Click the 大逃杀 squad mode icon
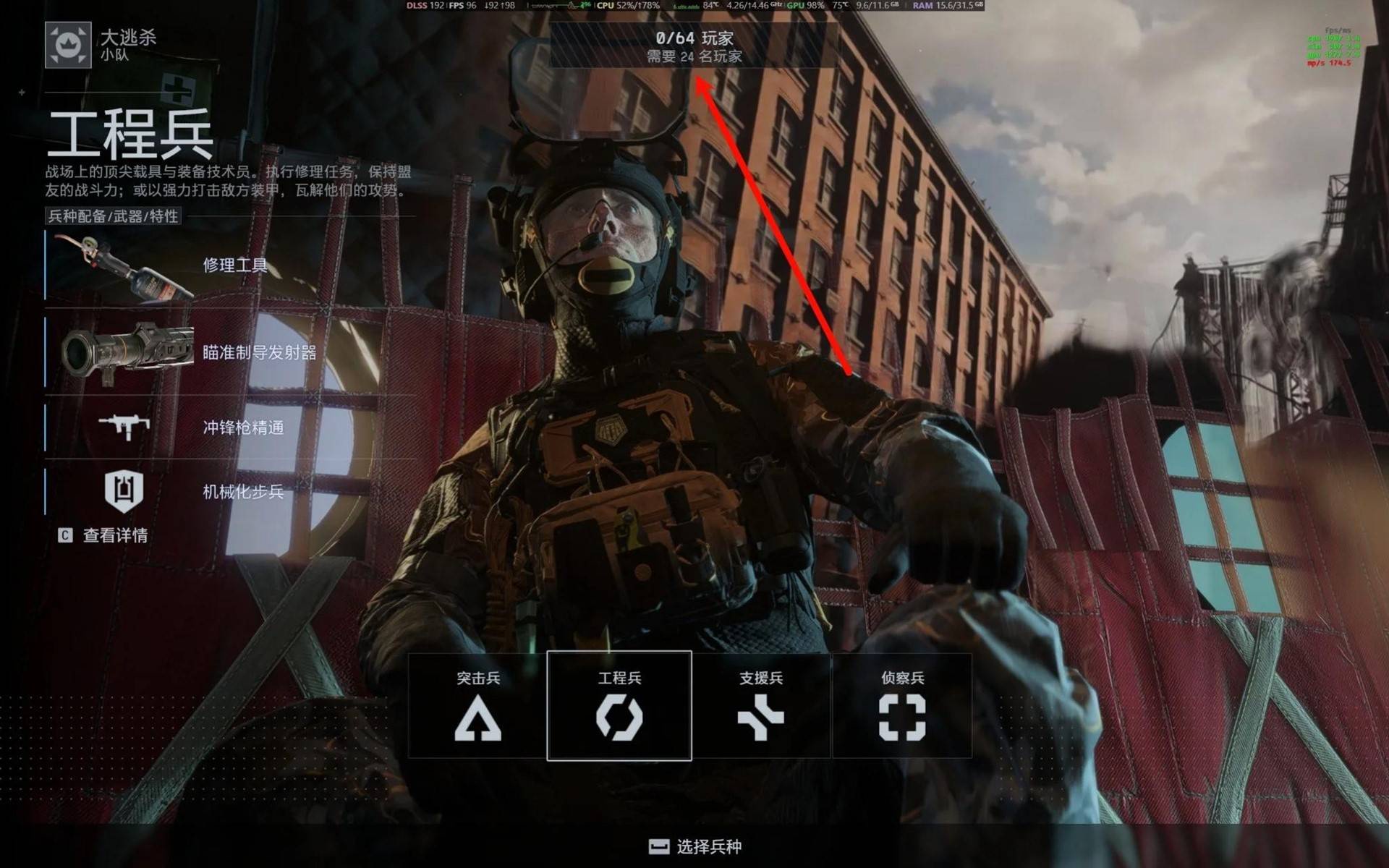Viewport: 1389px width, 868px height. pyautogui.click(x=68, y=45)
